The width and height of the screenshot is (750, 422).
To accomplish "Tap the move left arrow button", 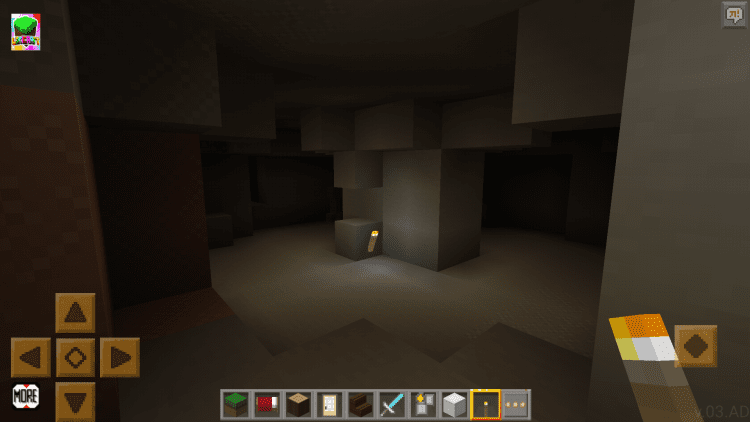I will pos(31,357).
